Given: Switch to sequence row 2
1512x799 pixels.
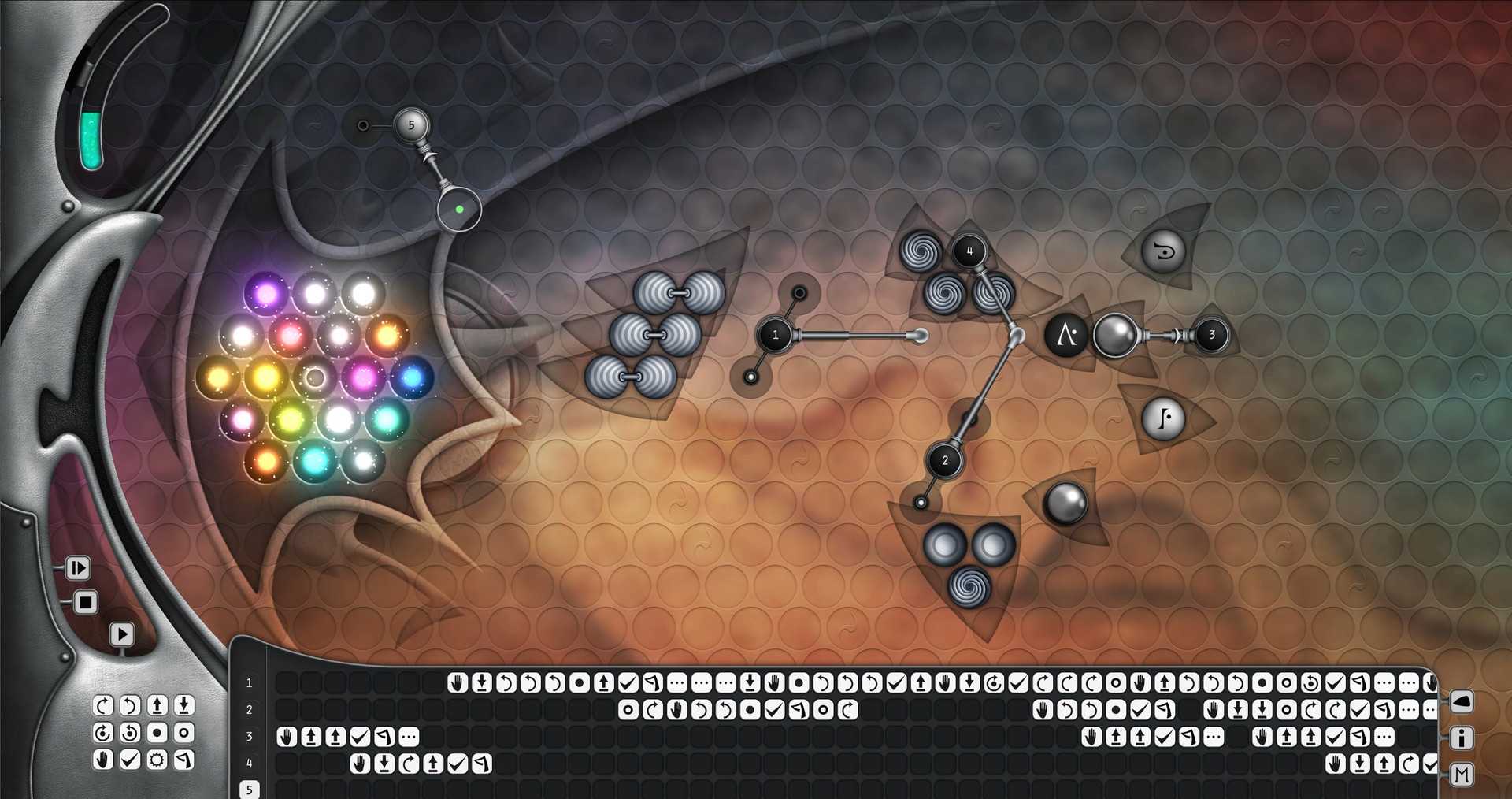Looking at the screenshot, I should tap(249, 709).
